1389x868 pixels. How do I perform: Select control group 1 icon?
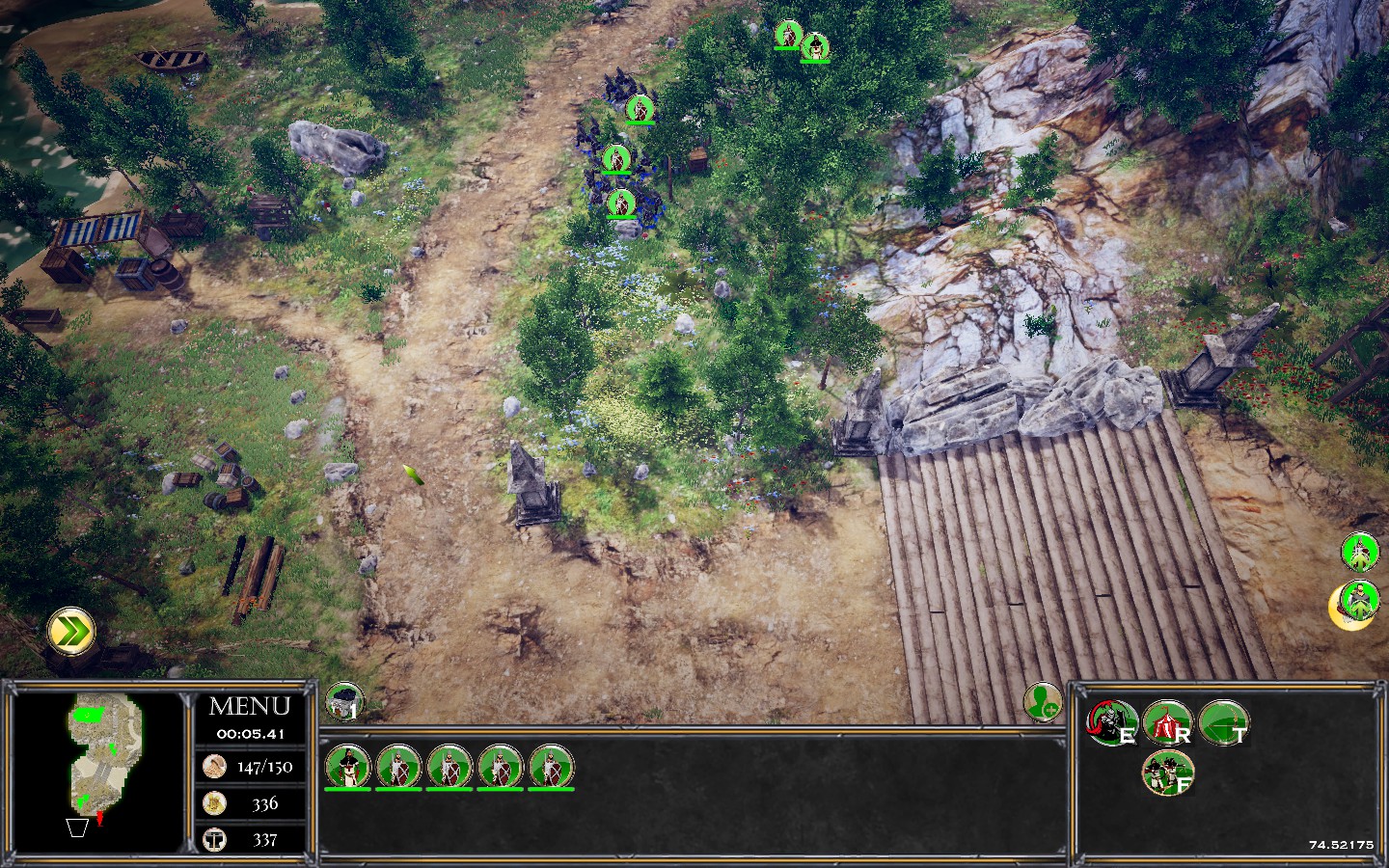tap(343, 702)
